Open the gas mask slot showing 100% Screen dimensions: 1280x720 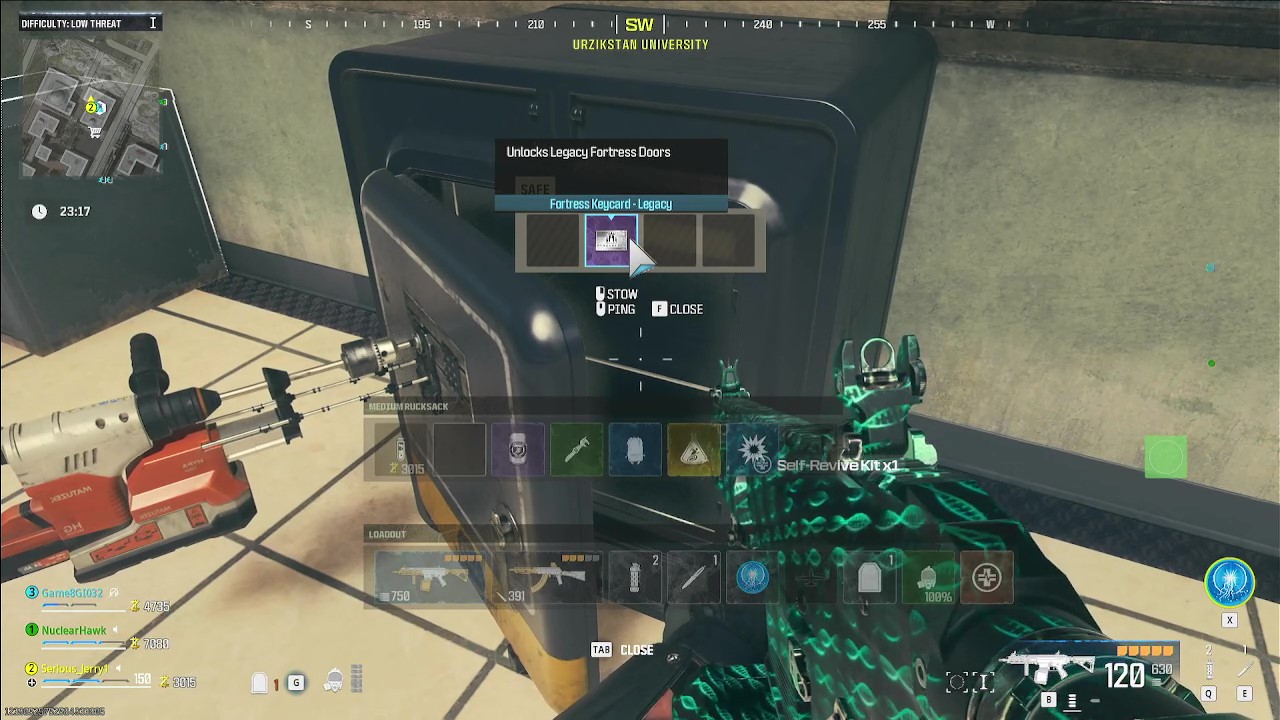pyautogui.click(x=928, y=577)
